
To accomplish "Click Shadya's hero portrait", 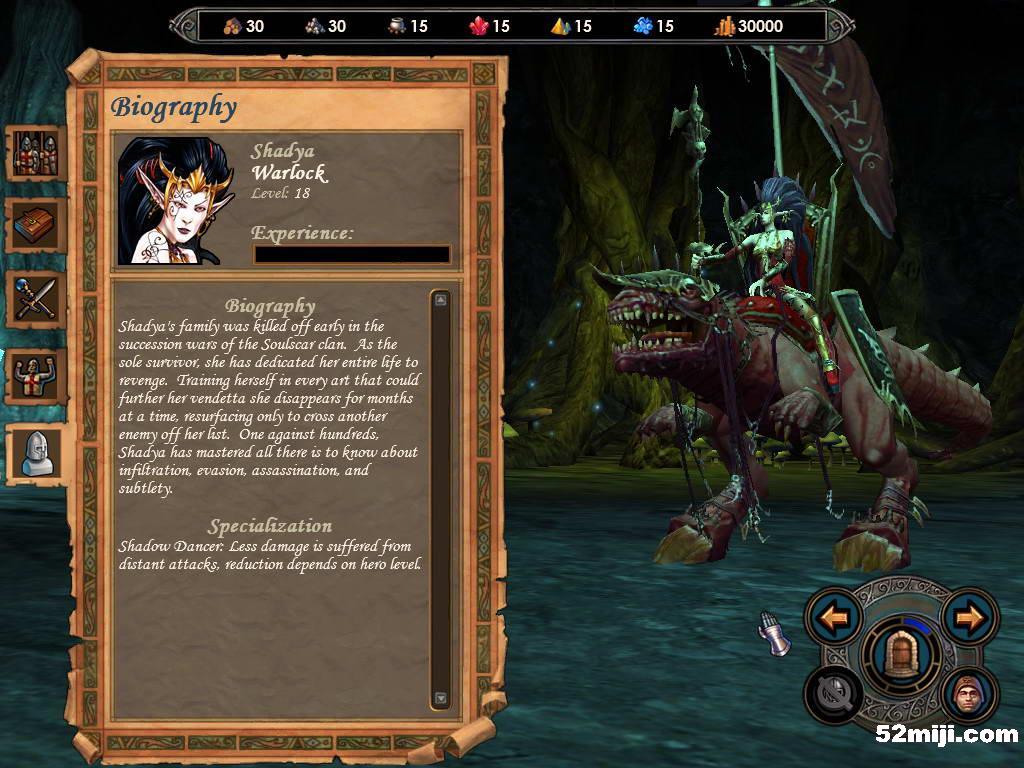I will 177,200.
